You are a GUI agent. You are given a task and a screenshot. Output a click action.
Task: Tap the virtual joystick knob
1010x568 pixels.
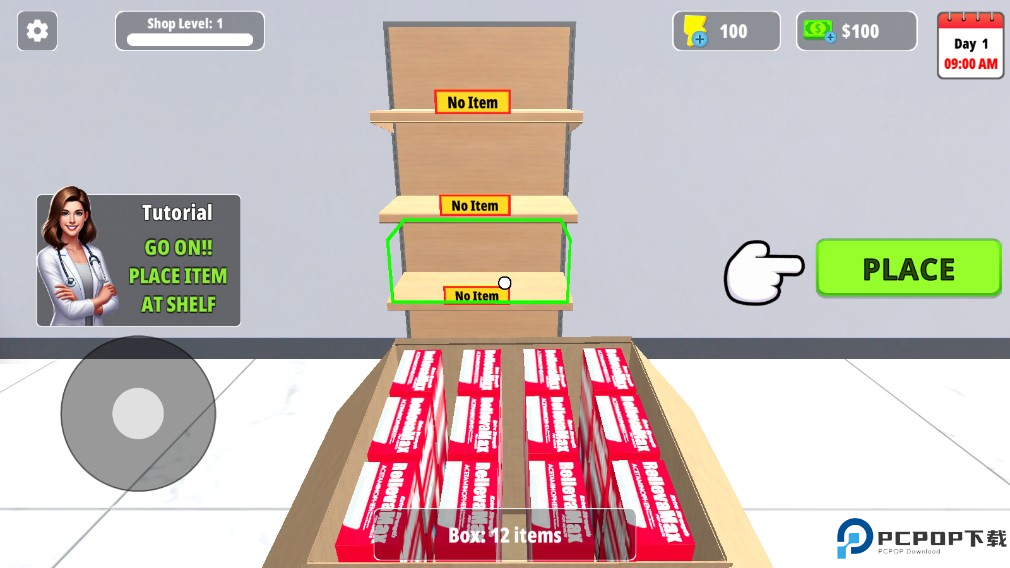pos(138,413)
